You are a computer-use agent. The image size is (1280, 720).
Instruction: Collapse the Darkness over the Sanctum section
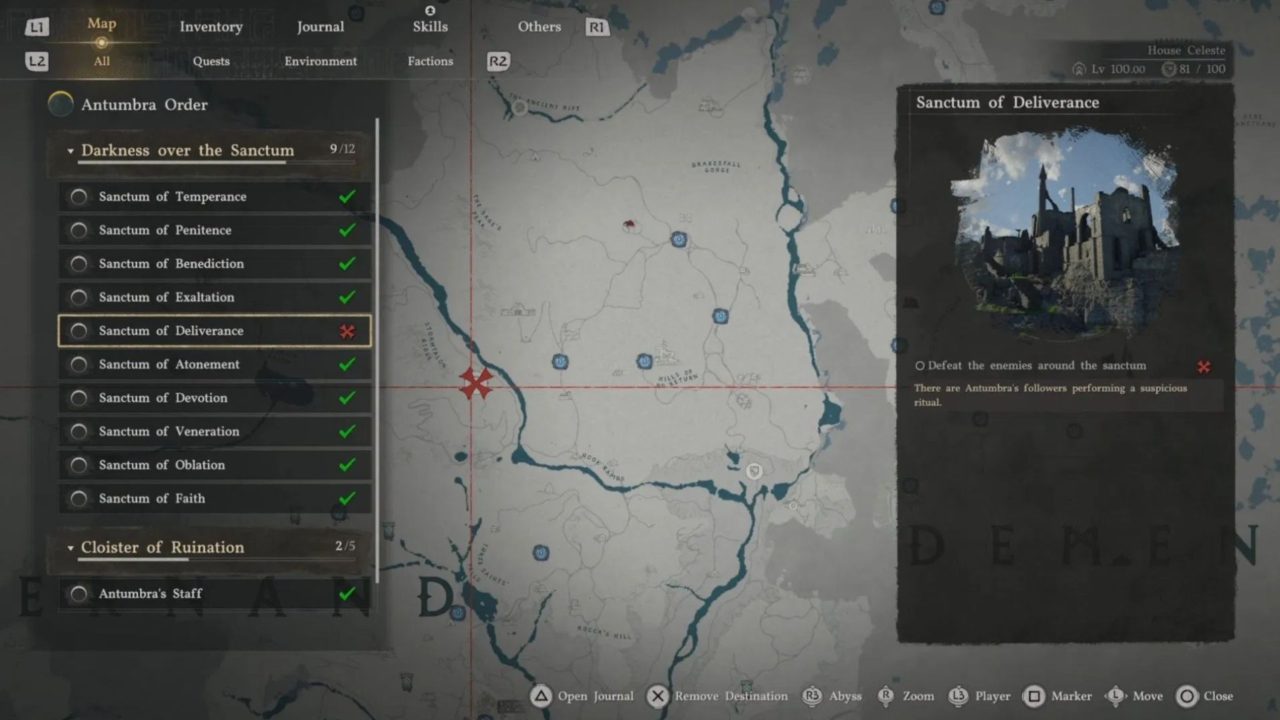point(70,150)
